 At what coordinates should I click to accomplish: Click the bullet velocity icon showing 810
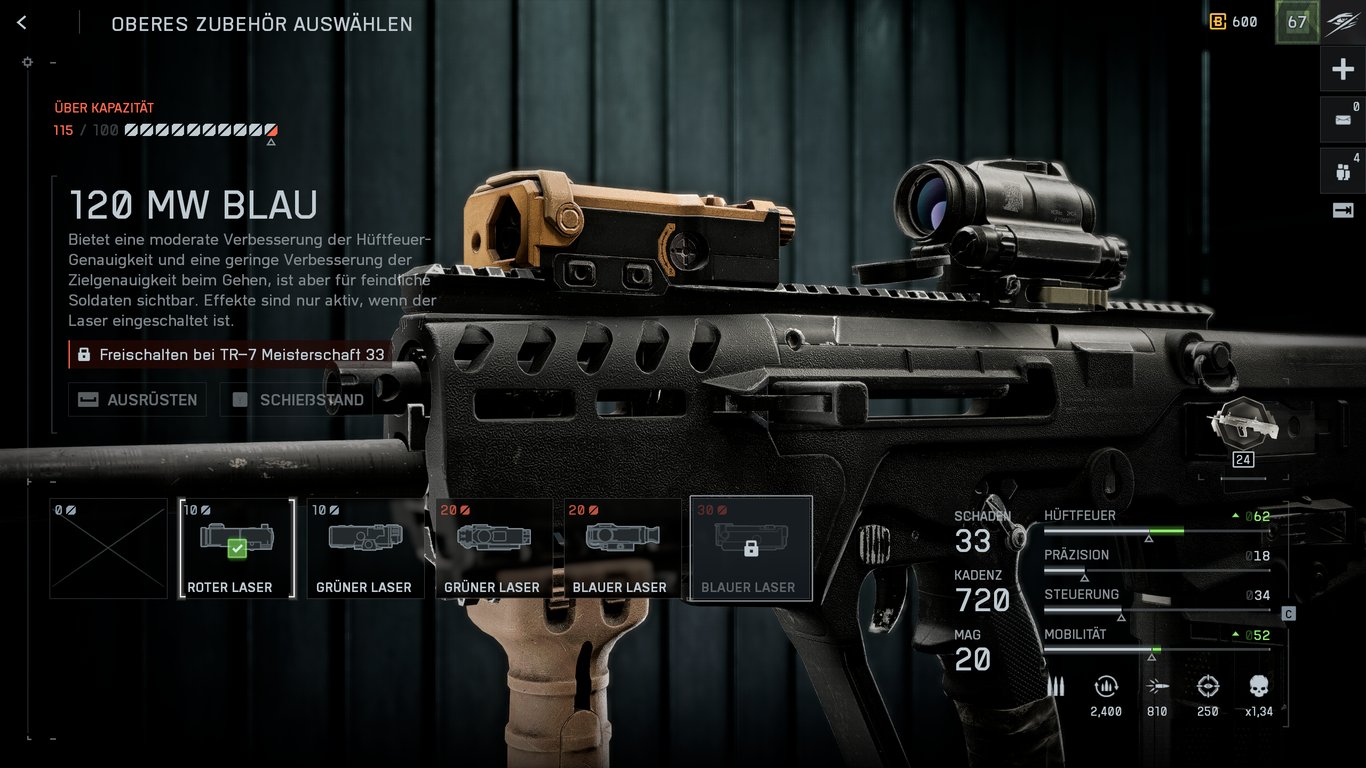(1157, 687)
